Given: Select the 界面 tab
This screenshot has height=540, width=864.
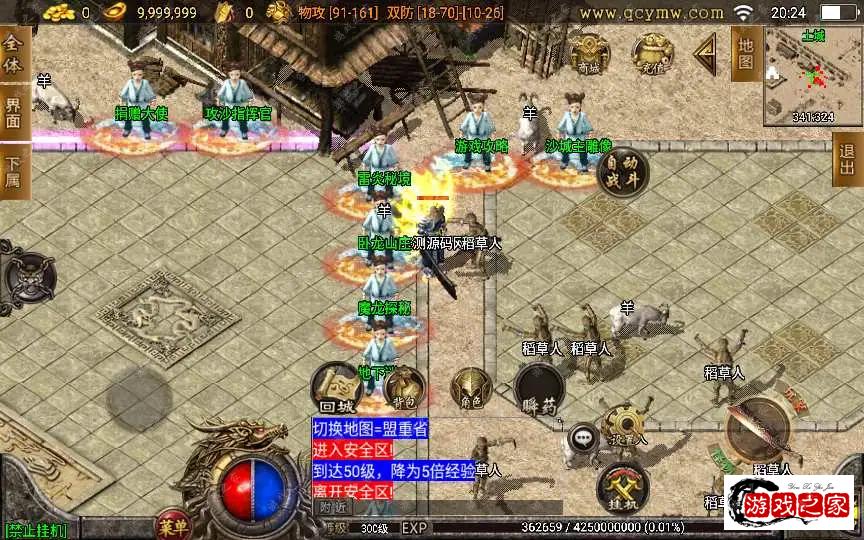Looking at the screenshot, I should [13, 112].
